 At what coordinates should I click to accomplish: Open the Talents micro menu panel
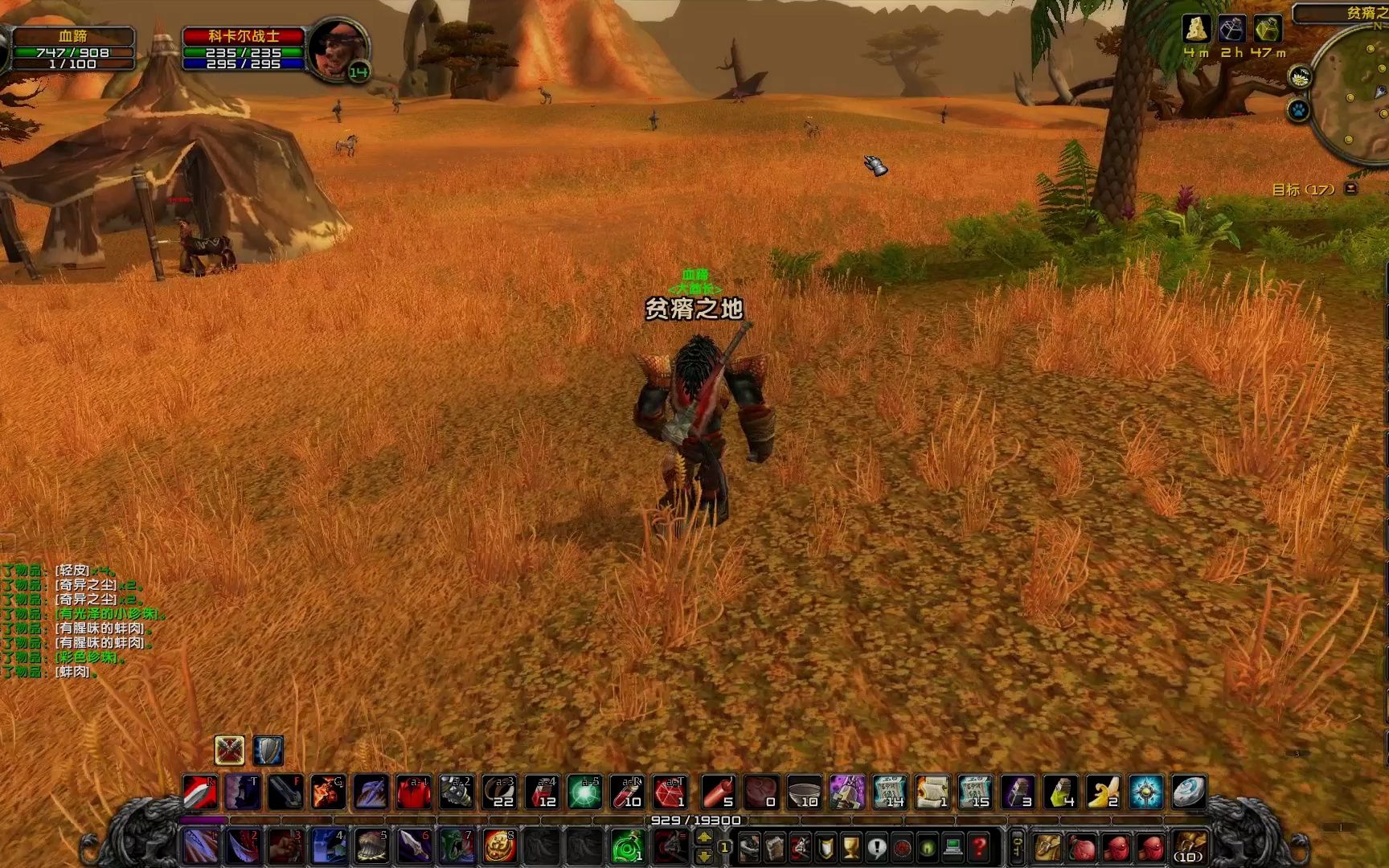(x=801, y=849)
